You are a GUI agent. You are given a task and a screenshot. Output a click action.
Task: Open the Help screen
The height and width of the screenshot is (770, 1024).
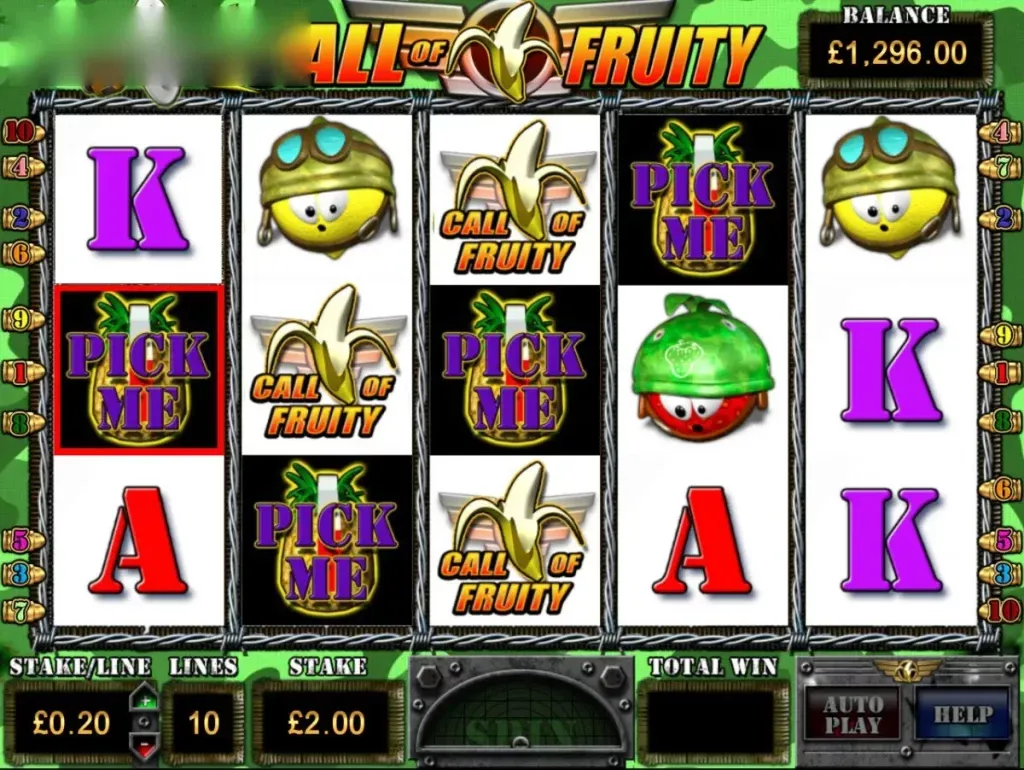962,714
